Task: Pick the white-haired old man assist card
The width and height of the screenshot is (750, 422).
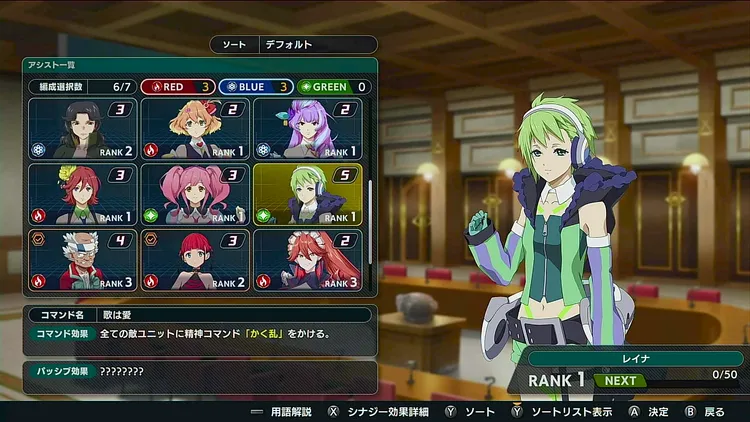Action: (x=83, y=260)
